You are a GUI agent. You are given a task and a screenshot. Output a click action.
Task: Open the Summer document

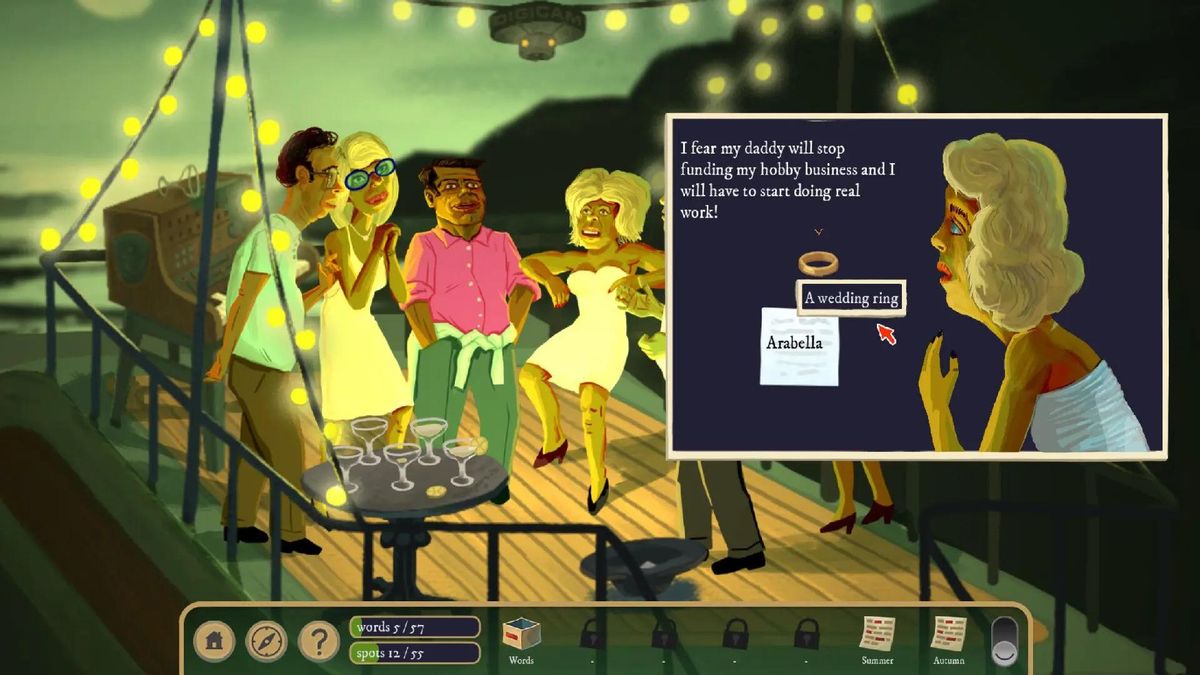pos(877,634)
